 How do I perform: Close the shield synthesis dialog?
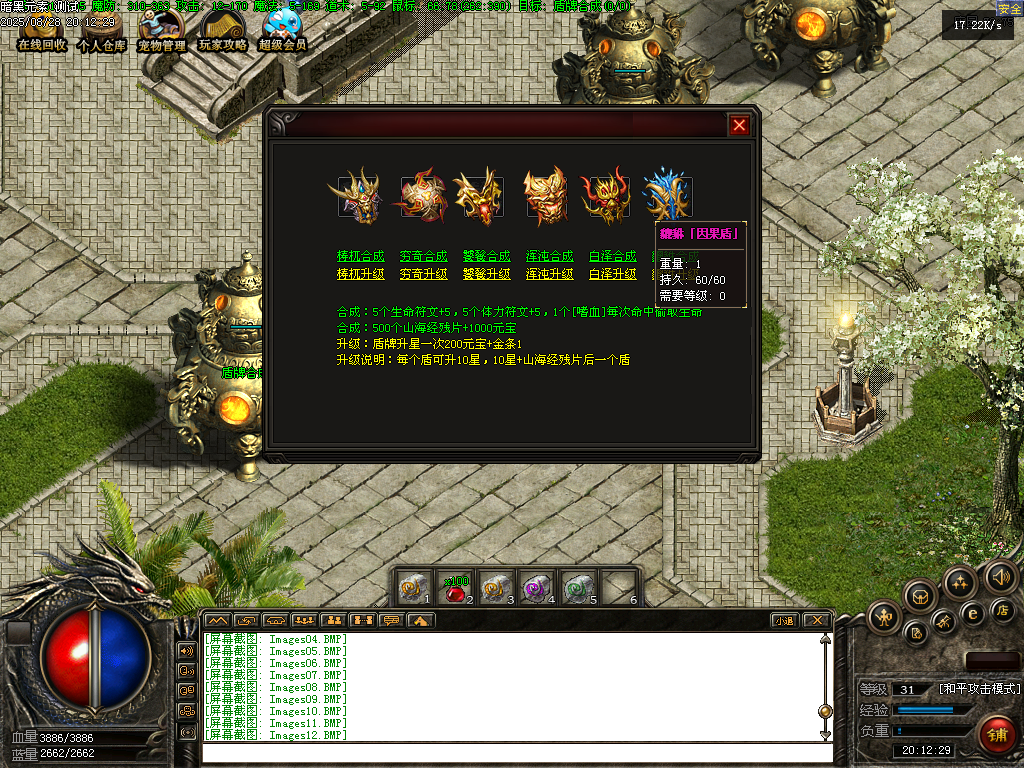point(739,125)
